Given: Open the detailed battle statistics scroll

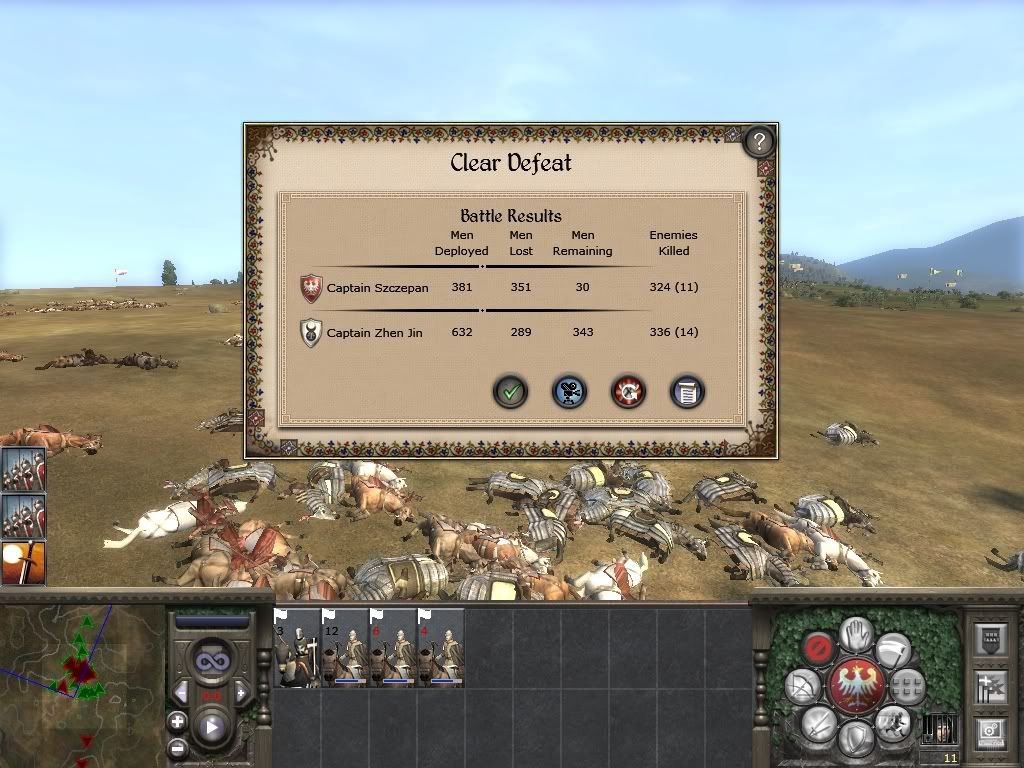Looking at the screenshot, I should tap(687, 391).
